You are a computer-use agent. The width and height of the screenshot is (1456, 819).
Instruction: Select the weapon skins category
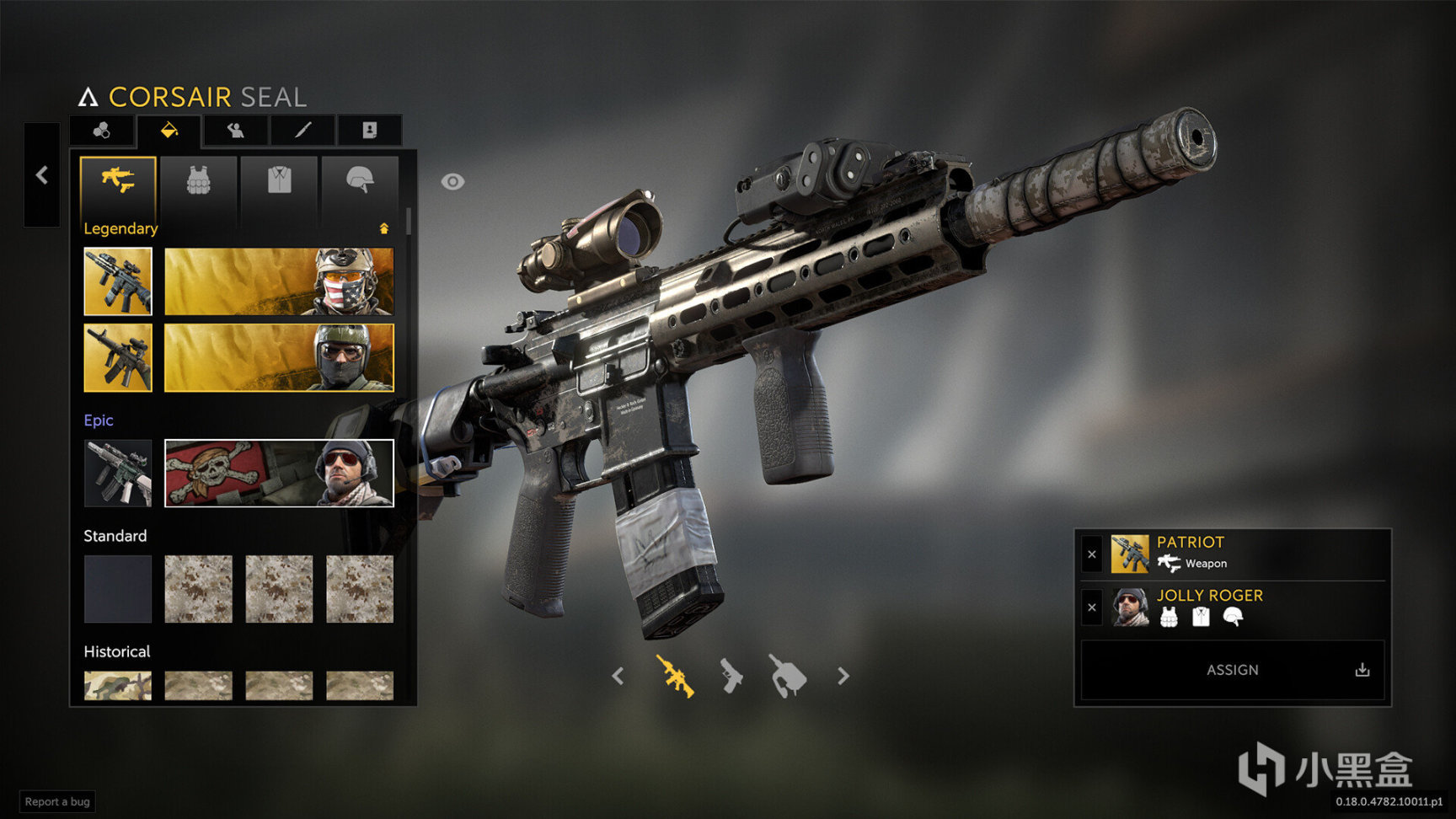tap(118, 180)
